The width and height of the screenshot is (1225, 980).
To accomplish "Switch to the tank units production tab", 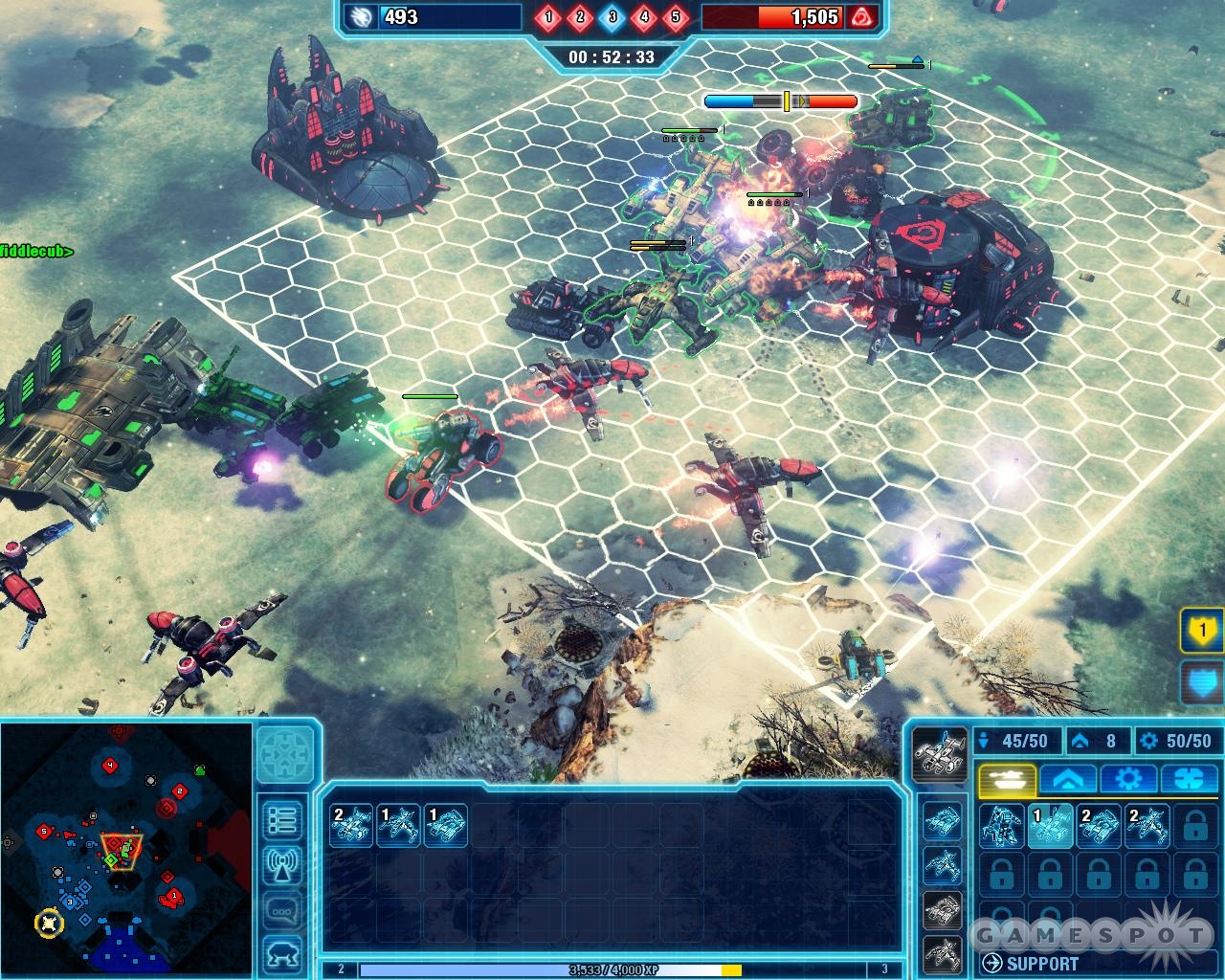I will [1005, 779].
